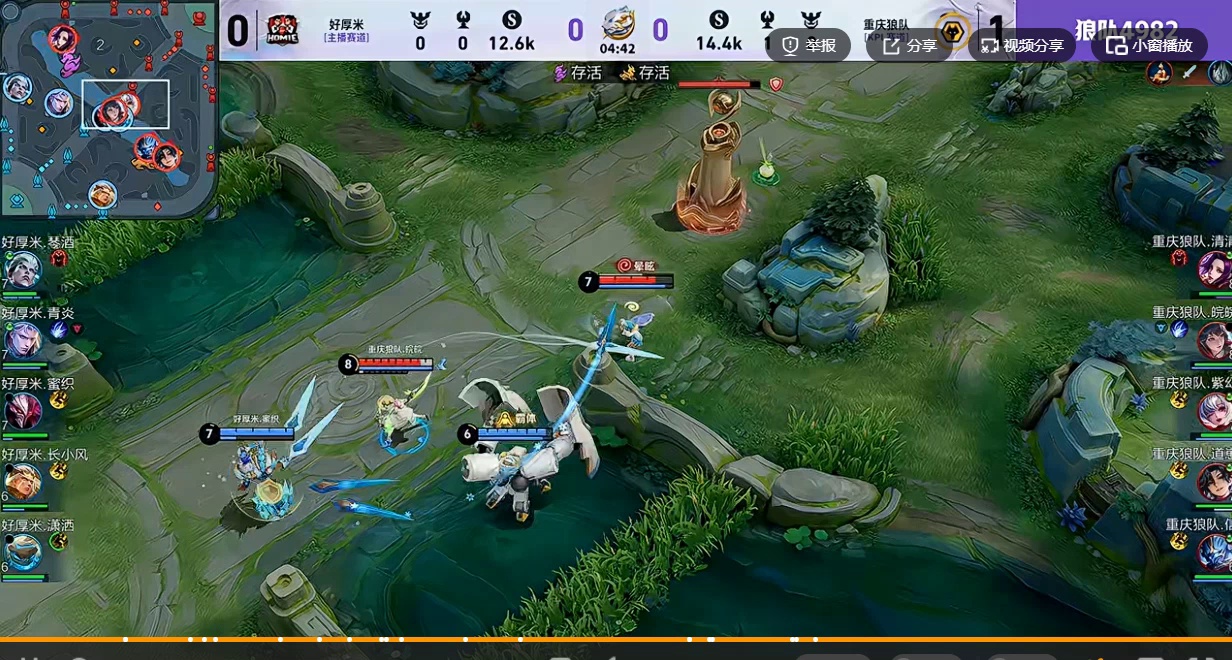Select 重庆狼队.紫幻 player portrait

1213,410
